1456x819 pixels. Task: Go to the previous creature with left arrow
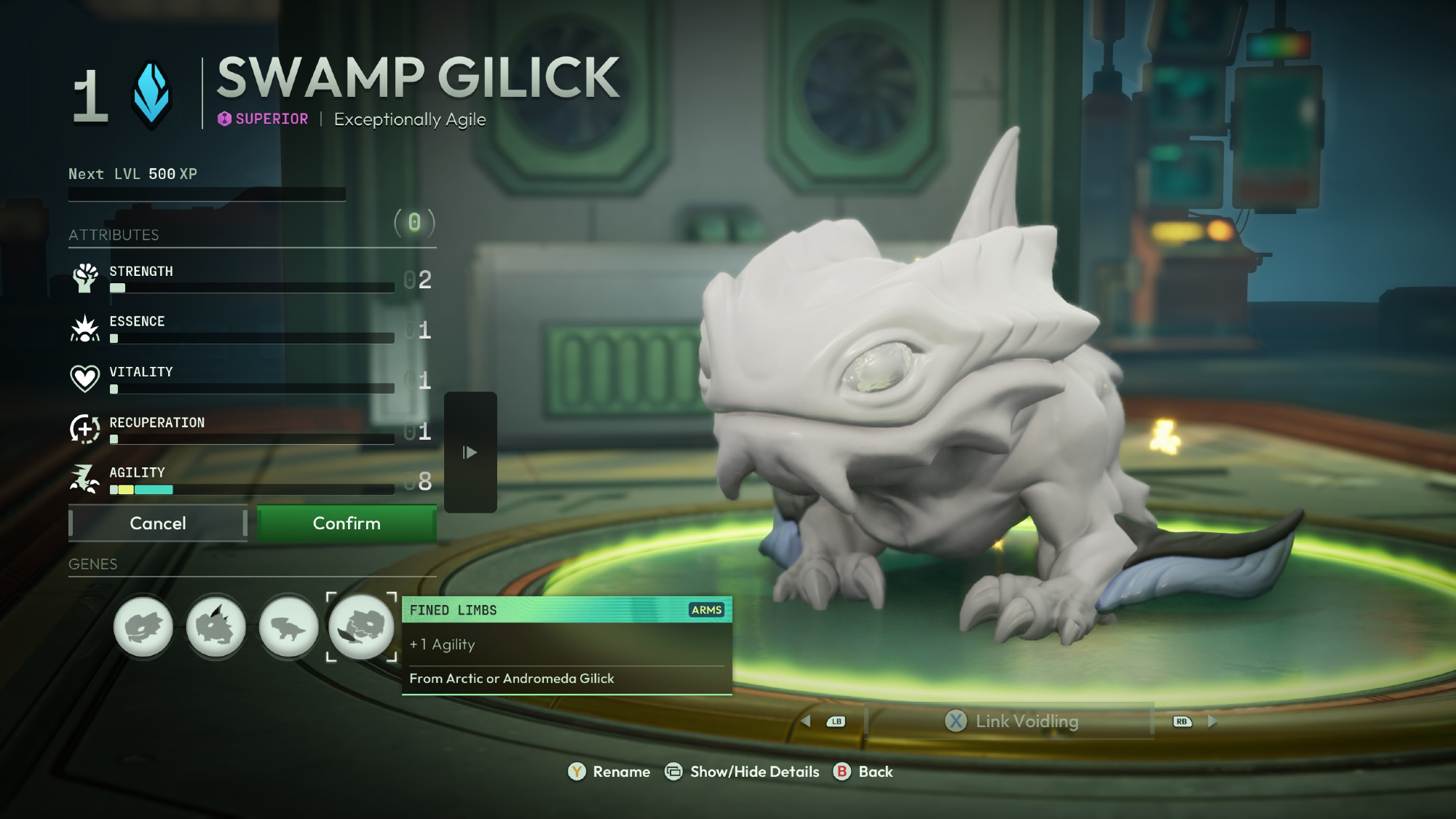806,721
